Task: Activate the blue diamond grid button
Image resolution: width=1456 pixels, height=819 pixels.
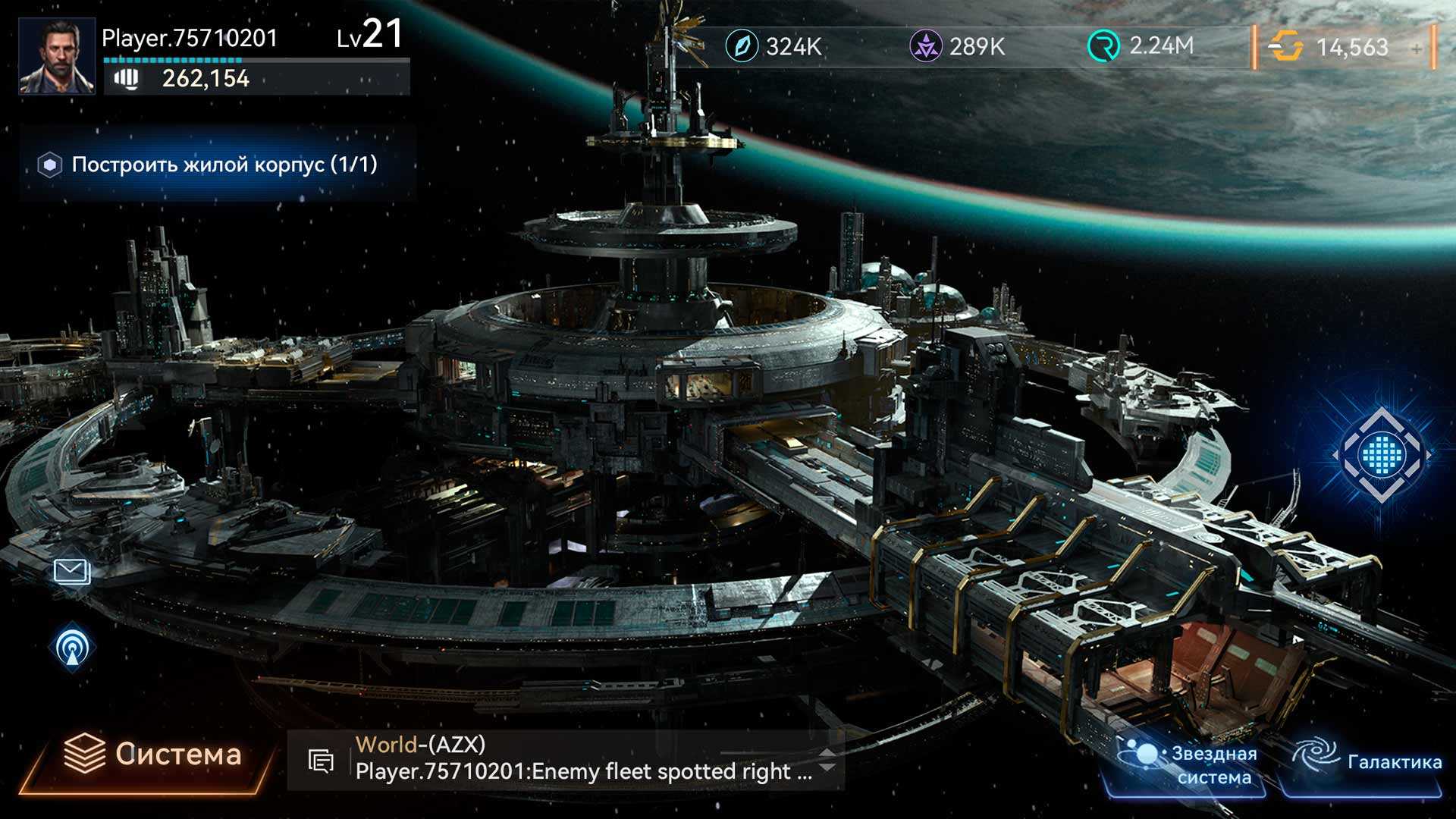Action: pyautogui.click(x=1382, y=454)
